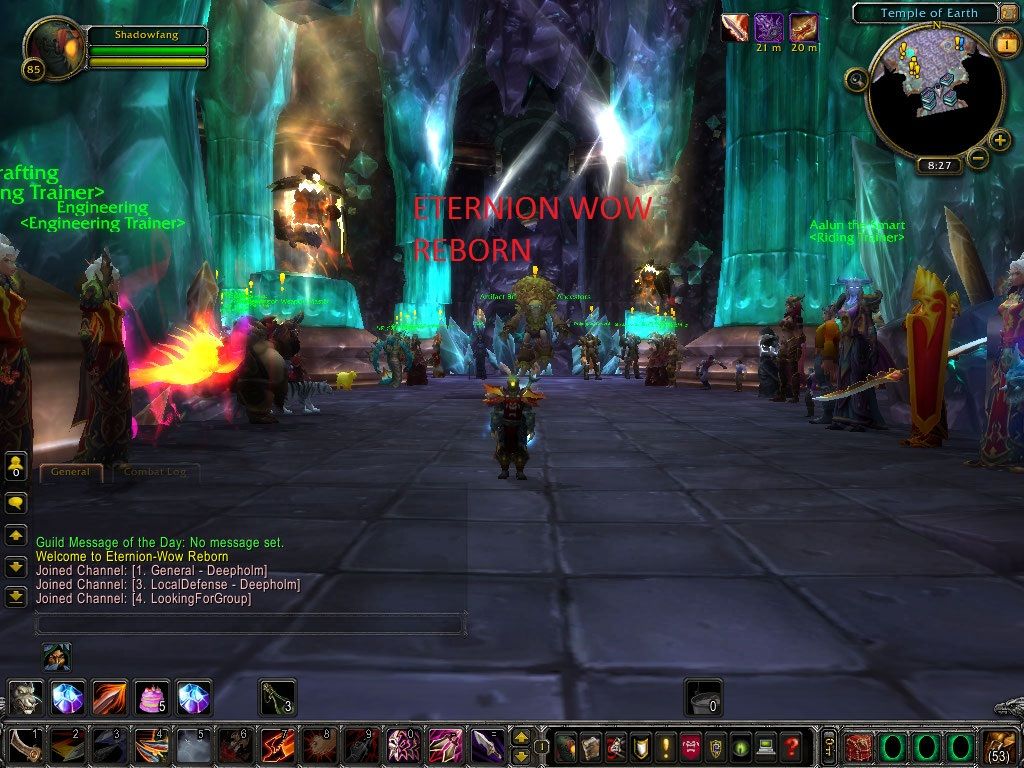Open the minimap tracking magnifier button

coord(856,78)
